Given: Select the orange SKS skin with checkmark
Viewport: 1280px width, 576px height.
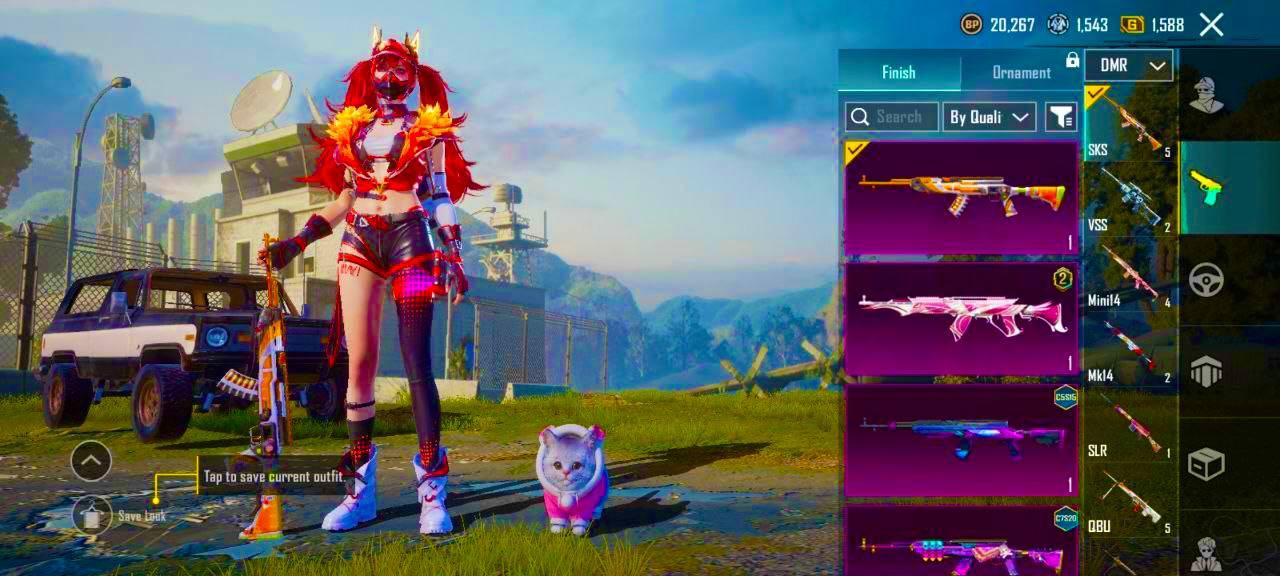Looking at the screenshot, I should (x=961, y=197).
